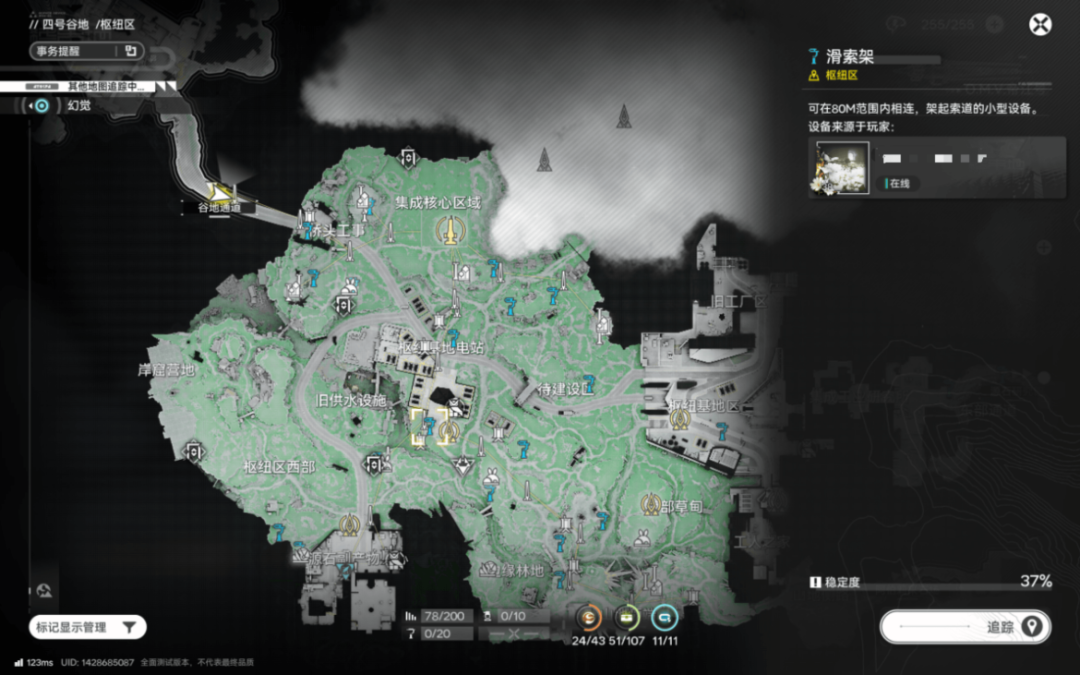Open 标记显示管理 marker filter
The width and height of the screenshot is (1080, 675).
88,627
